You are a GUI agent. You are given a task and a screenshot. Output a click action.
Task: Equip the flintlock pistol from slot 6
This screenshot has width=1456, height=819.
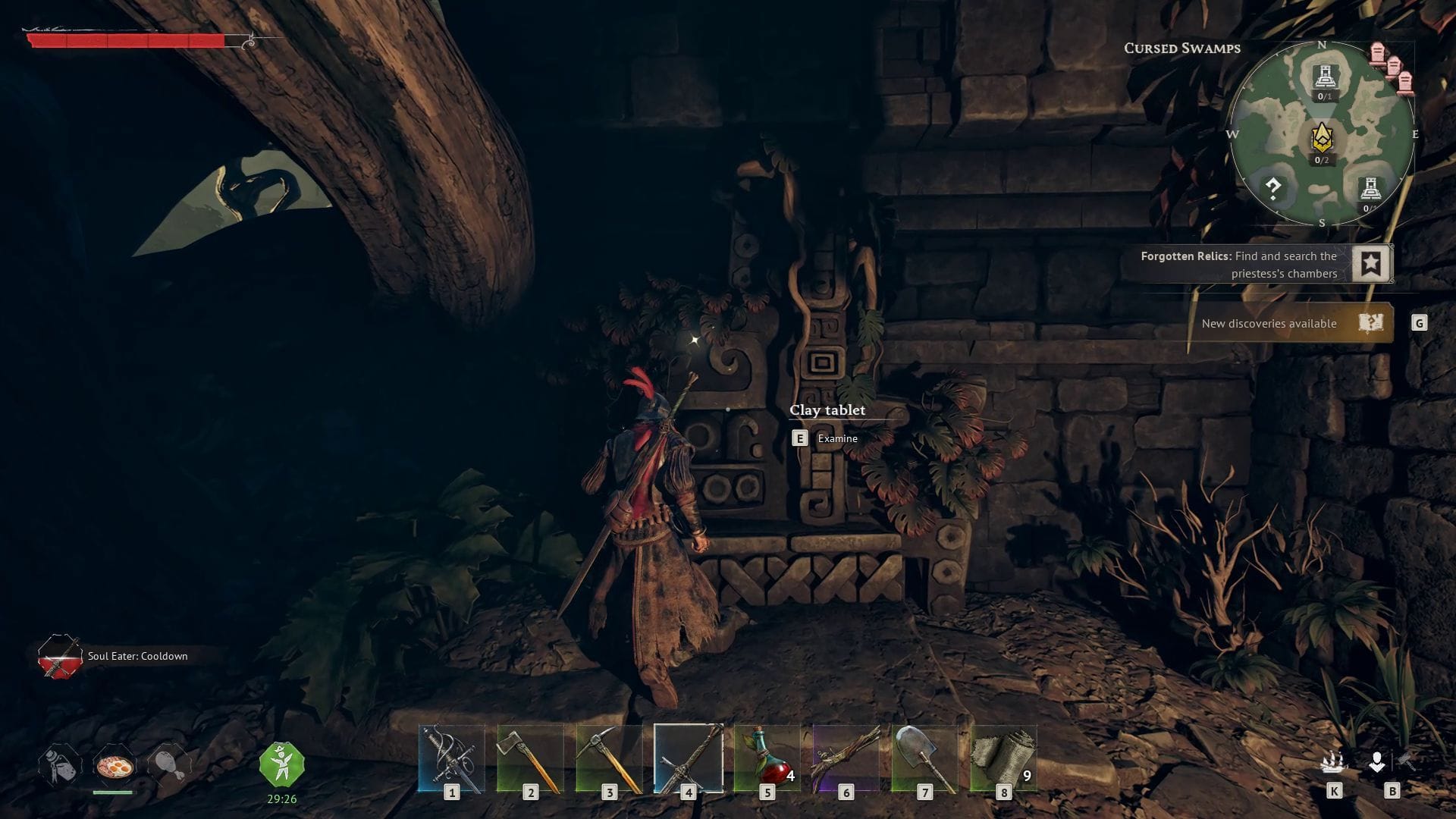click(846, 758)
